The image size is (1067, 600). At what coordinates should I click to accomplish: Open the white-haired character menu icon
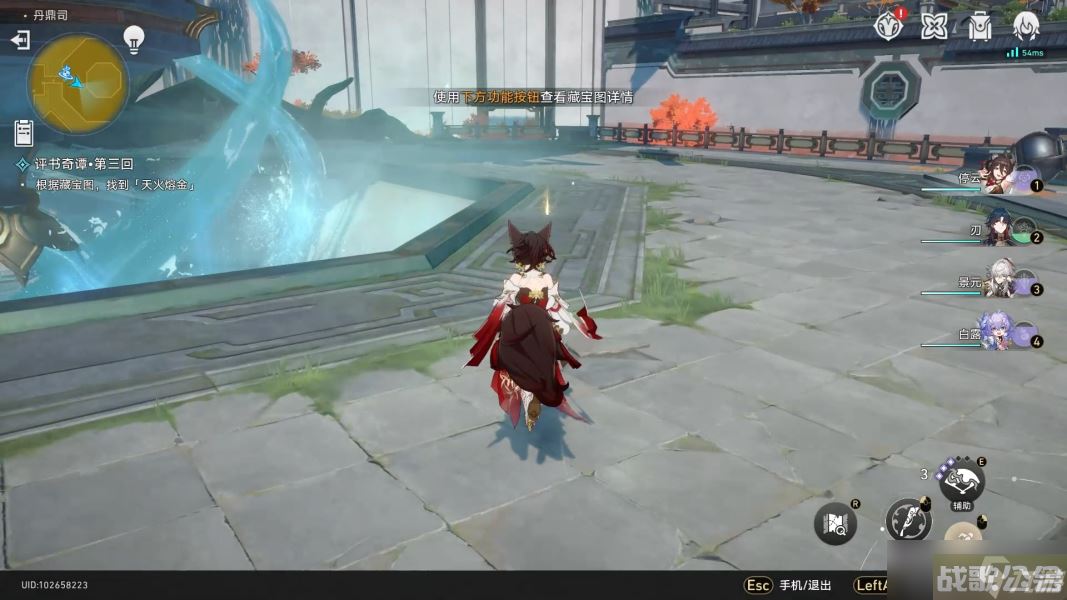click(x=1026, y=26)
